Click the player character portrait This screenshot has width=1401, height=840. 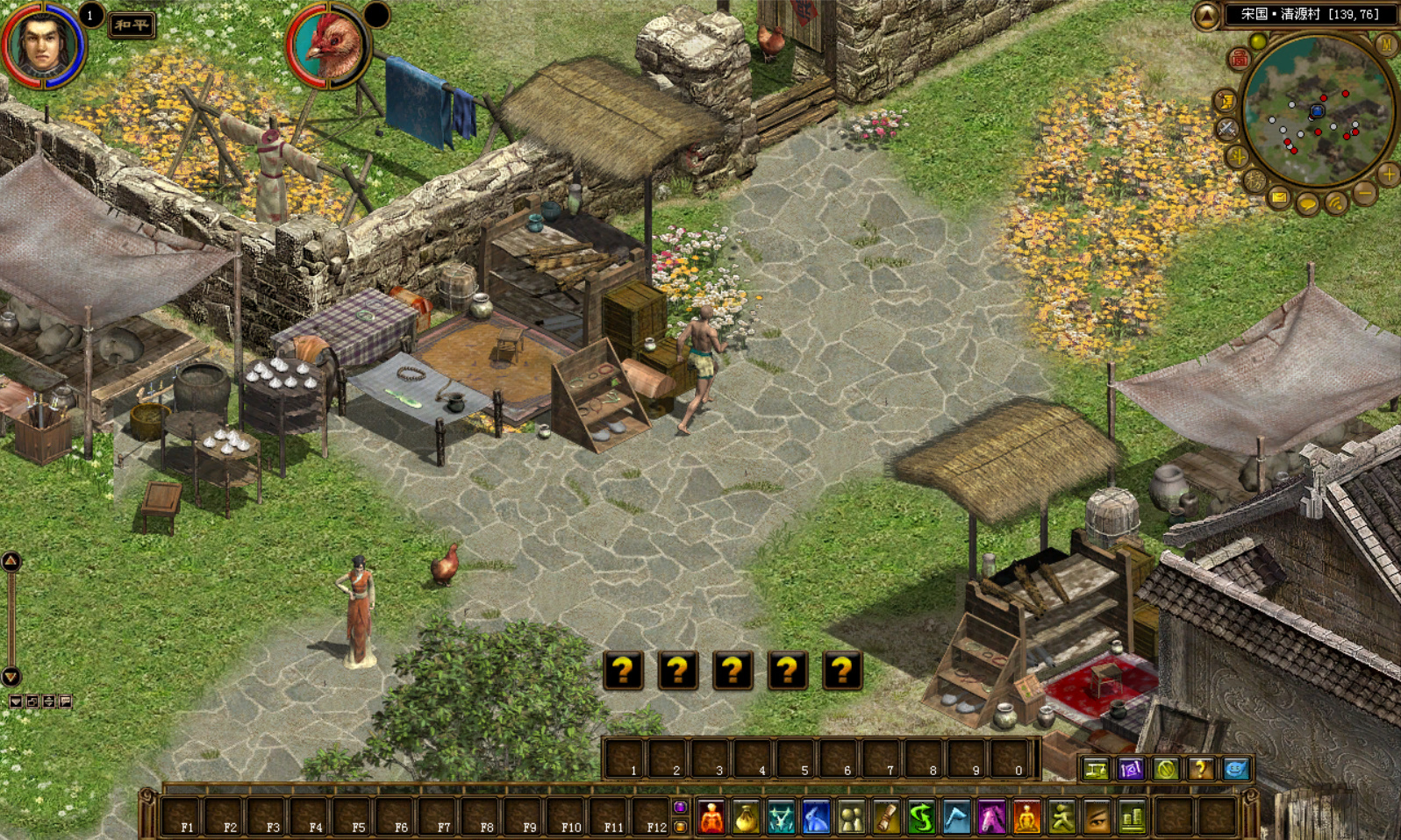42,43
